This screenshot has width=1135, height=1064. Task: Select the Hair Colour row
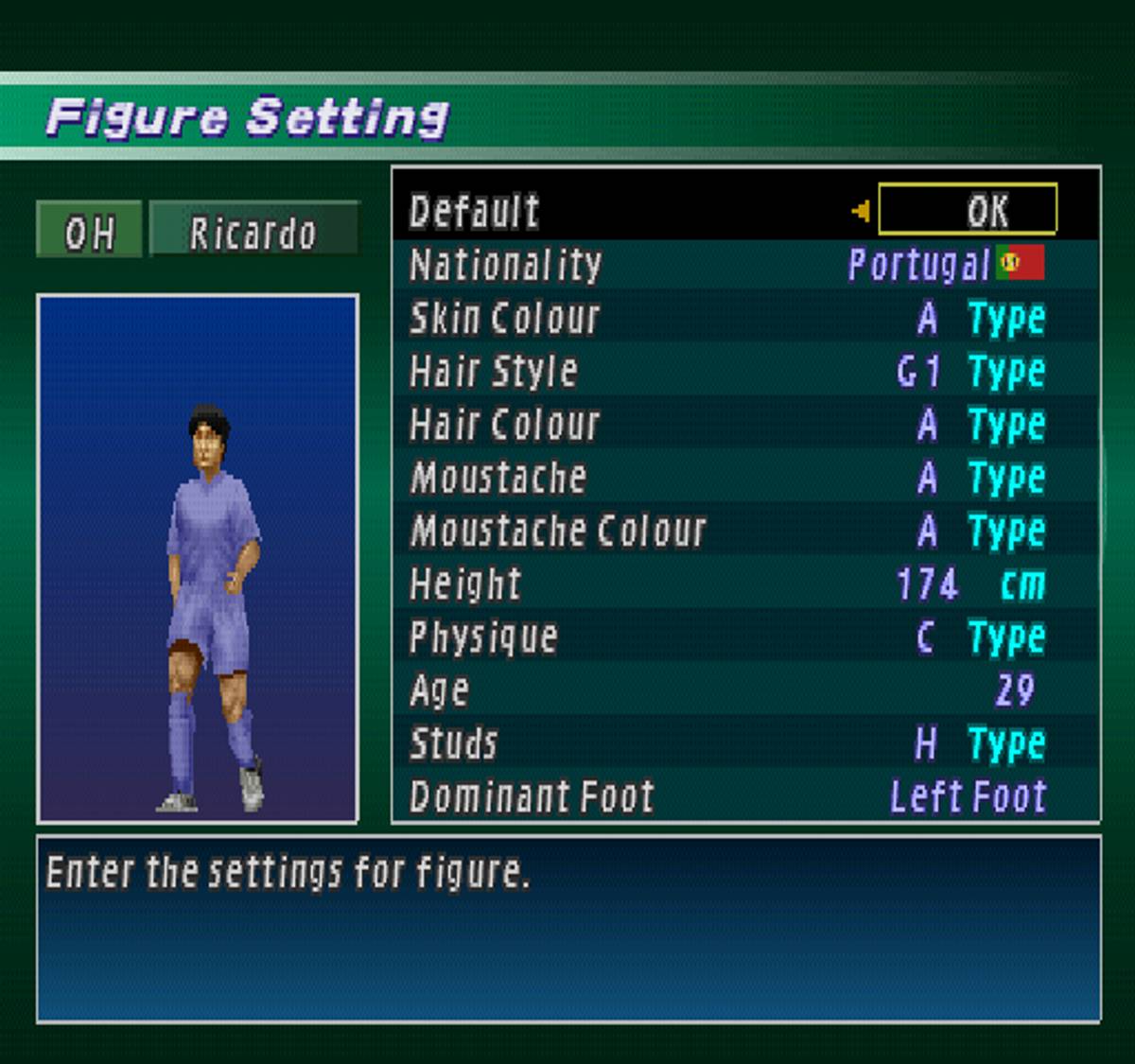coord(745,424)
